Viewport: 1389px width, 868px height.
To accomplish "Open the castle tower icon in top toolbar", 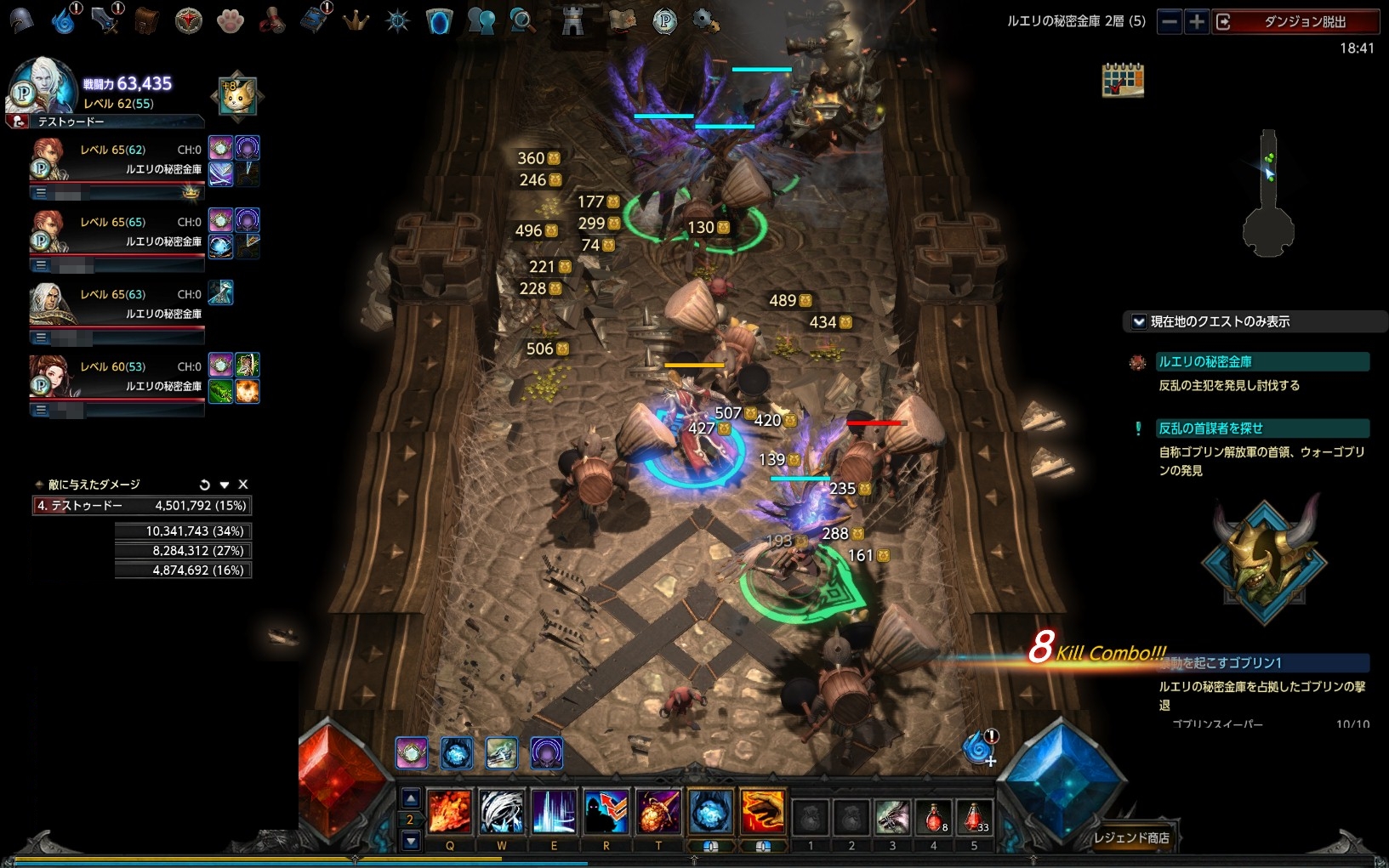I will 573,21.
